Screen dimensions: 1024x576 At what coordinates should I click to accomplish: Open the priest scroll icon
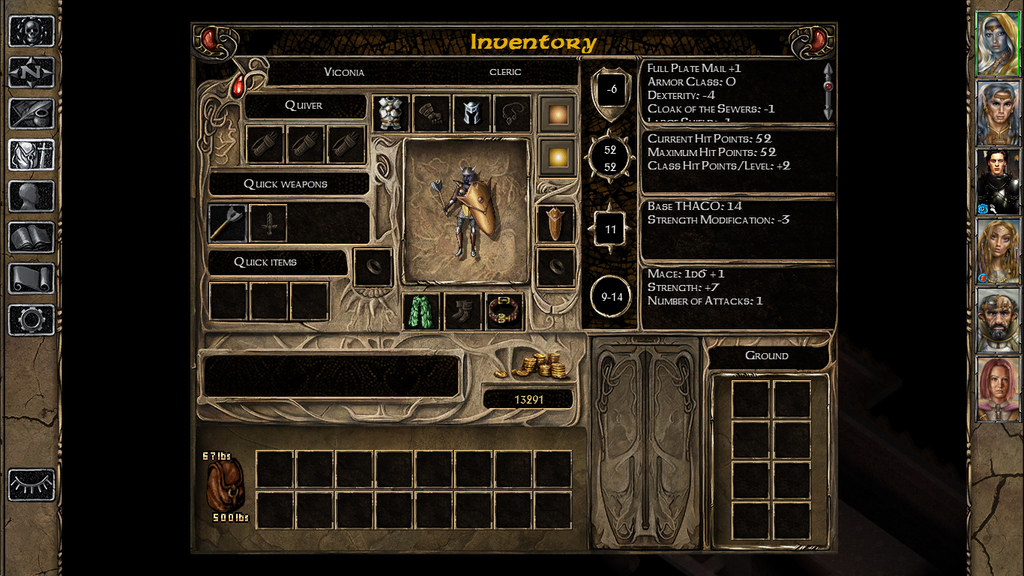click(31, 278)
